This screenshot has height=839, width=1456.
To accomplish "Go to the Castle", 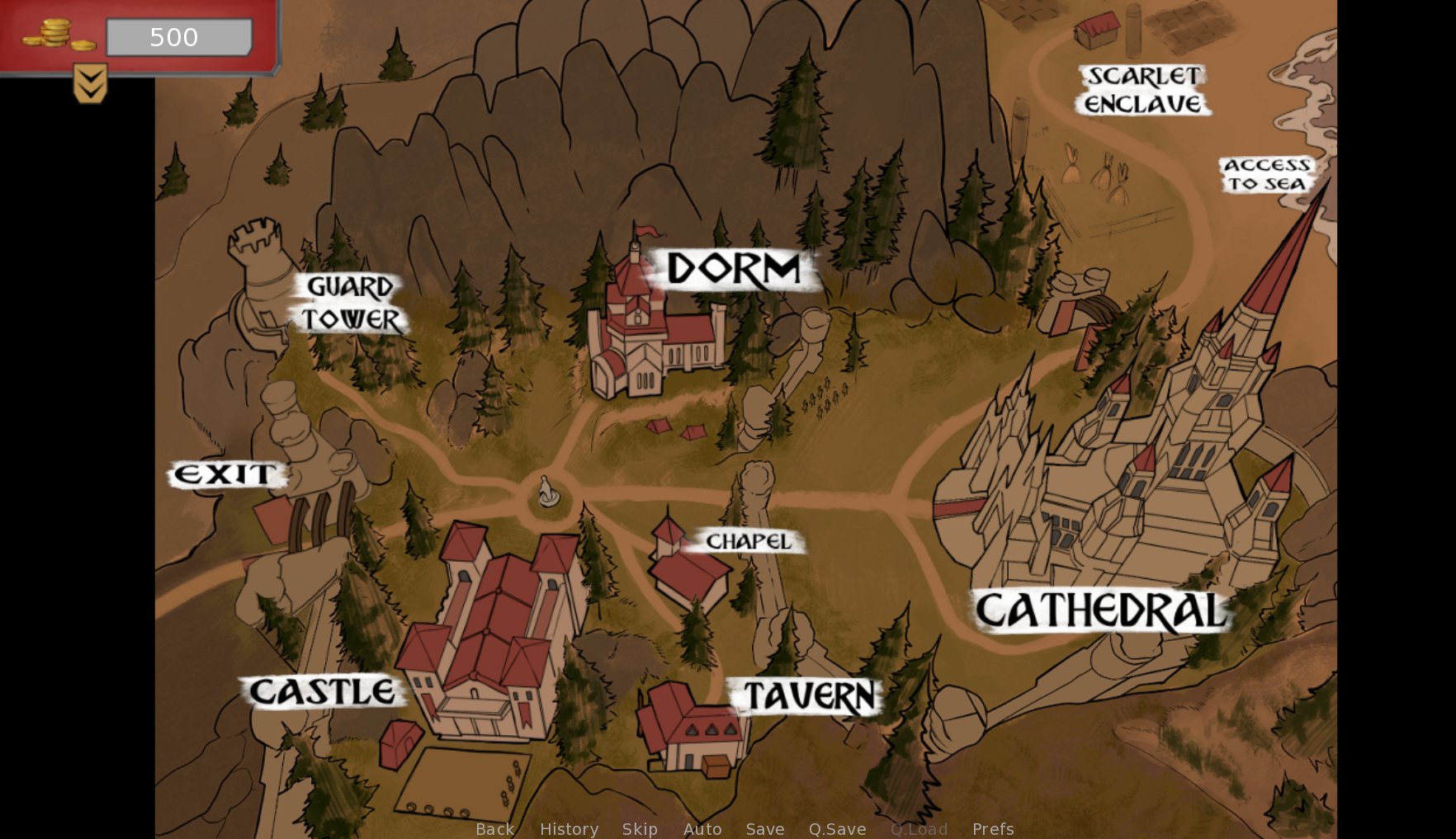I will coord(322,691).
